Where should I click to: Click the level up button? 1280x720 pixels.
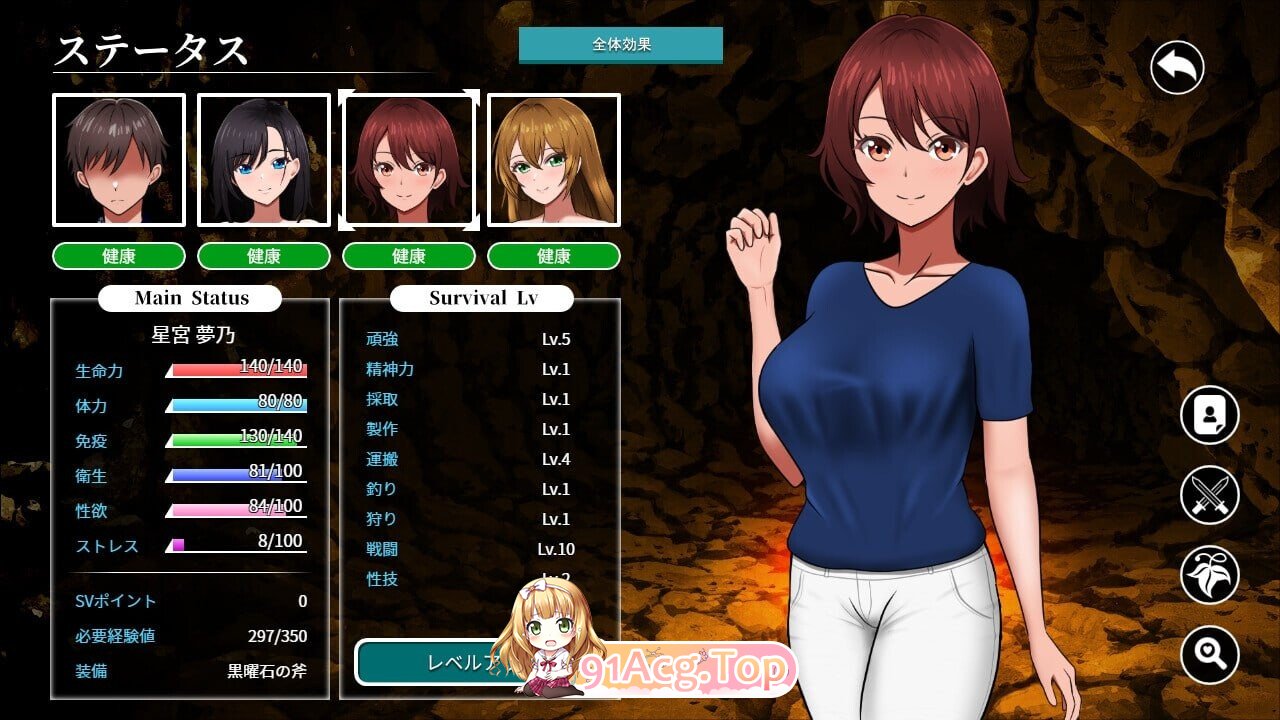pos(432,662)
